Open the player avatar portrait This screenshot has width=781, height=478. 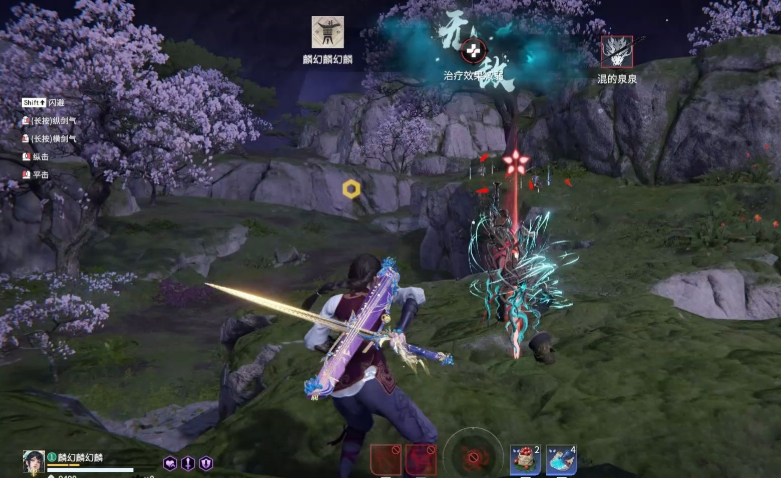(x=33, y=461)
